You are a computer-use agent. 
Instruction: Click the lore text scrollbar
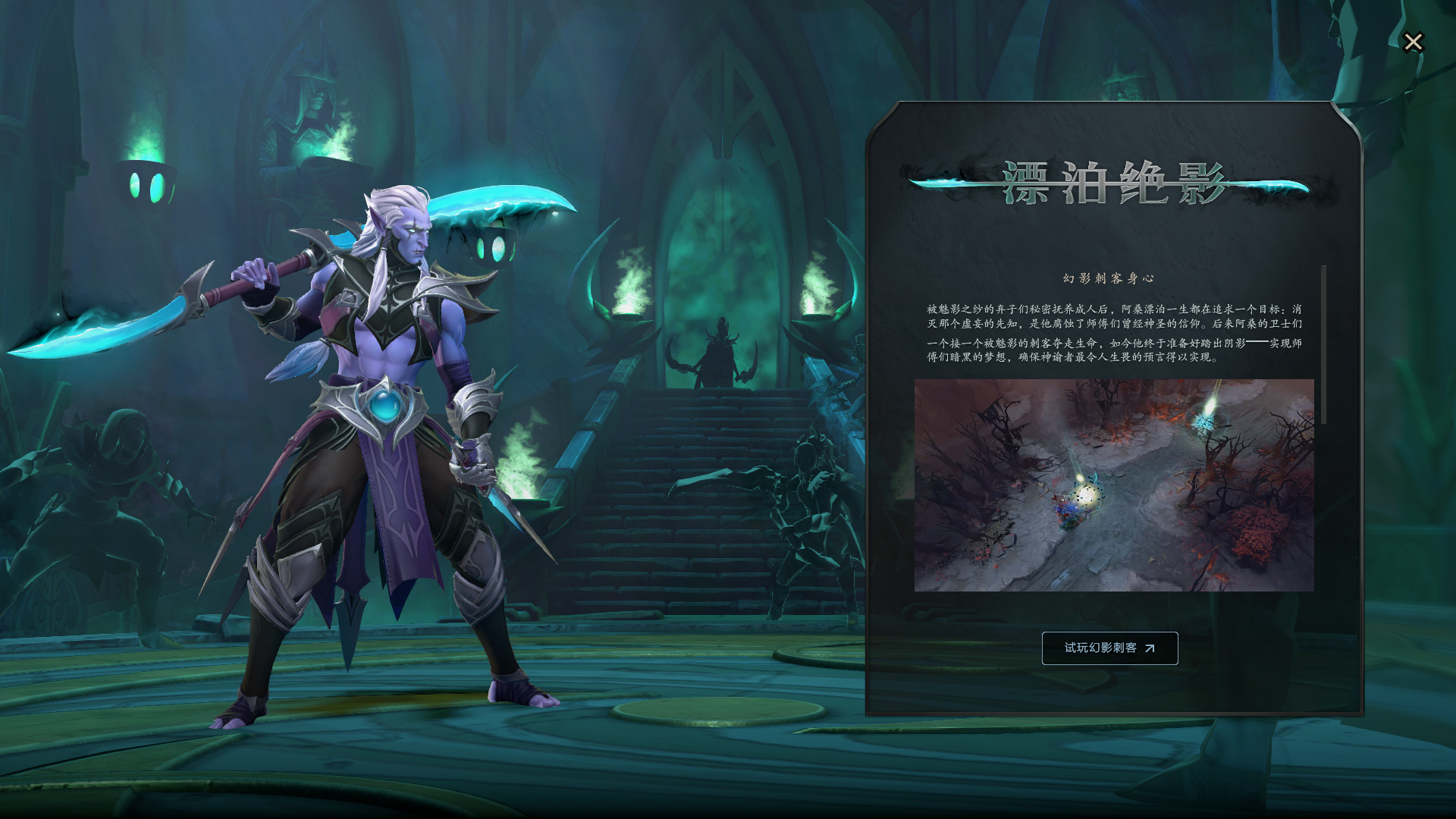click(1323, 345)
